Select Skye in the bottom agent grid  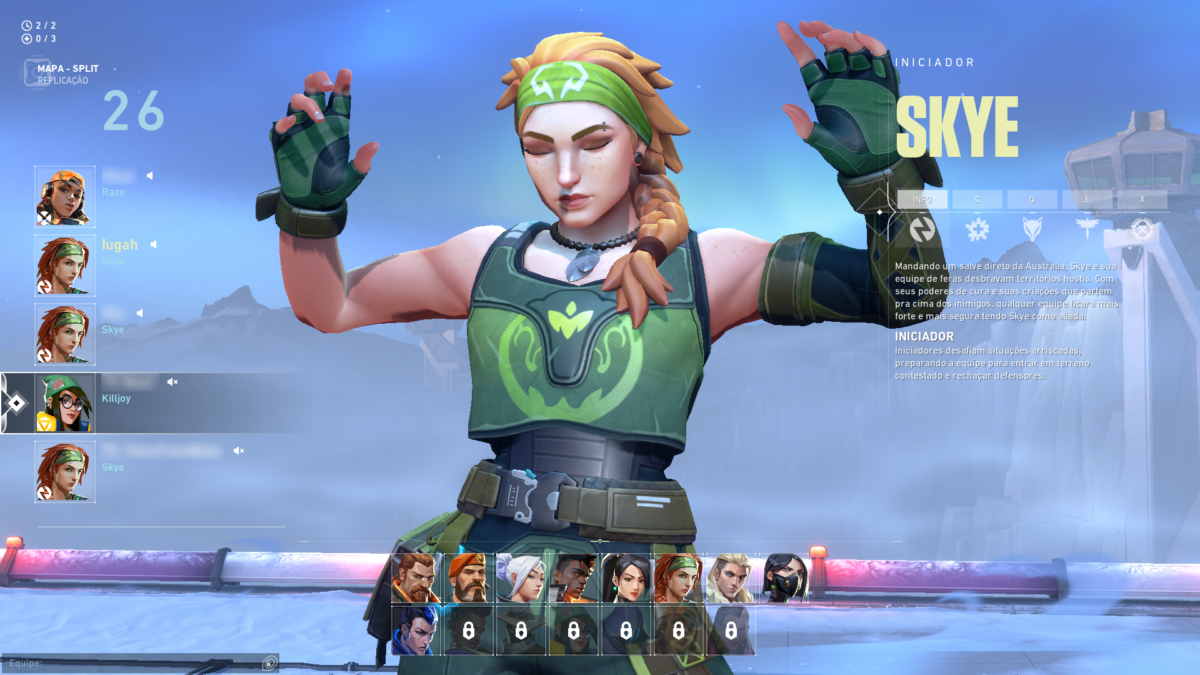point(678,578)
